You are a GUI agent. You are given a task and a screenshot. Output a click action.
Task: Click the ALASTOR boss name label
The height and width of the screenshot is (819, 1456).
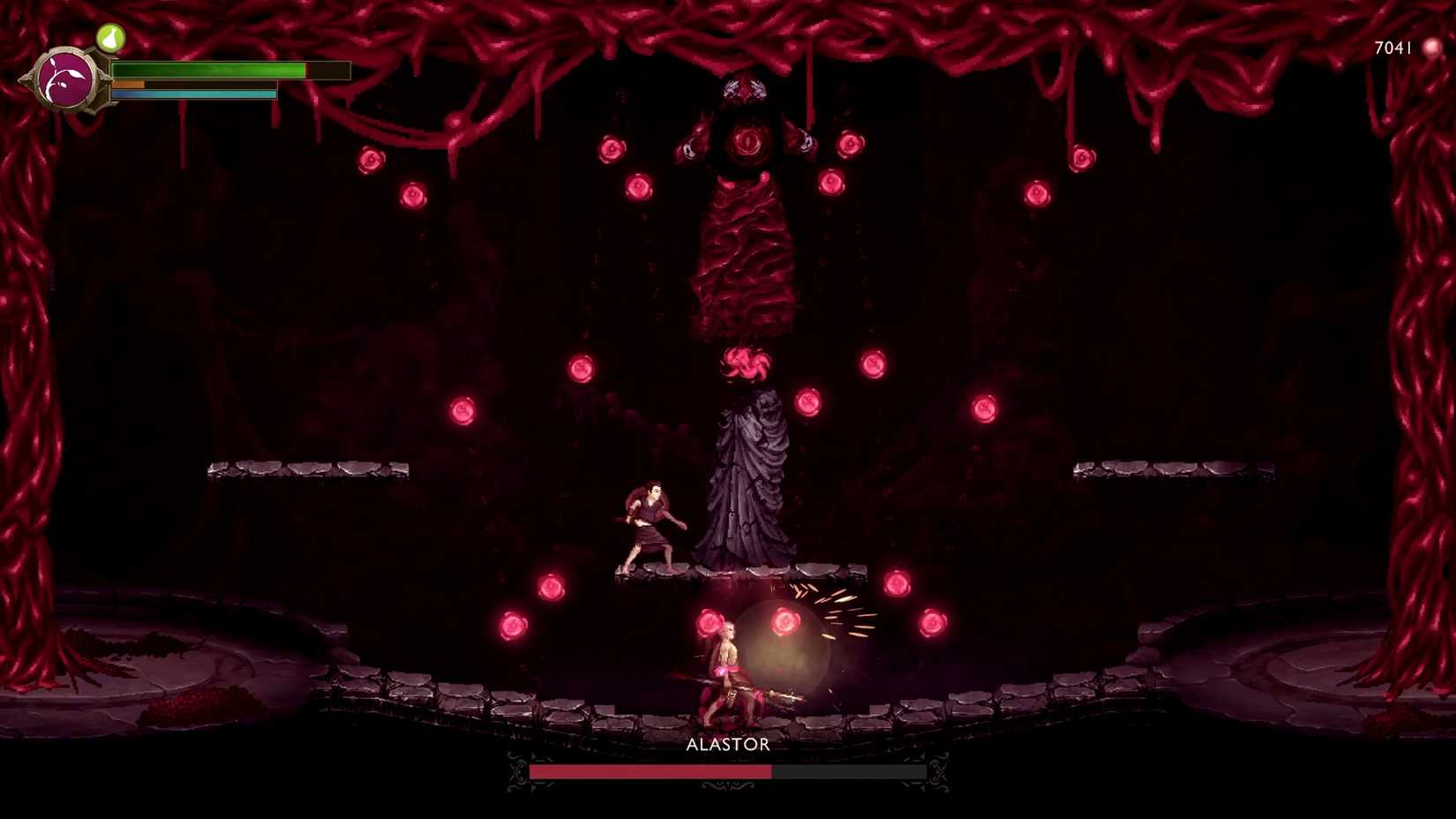click(x=726, y=745)
